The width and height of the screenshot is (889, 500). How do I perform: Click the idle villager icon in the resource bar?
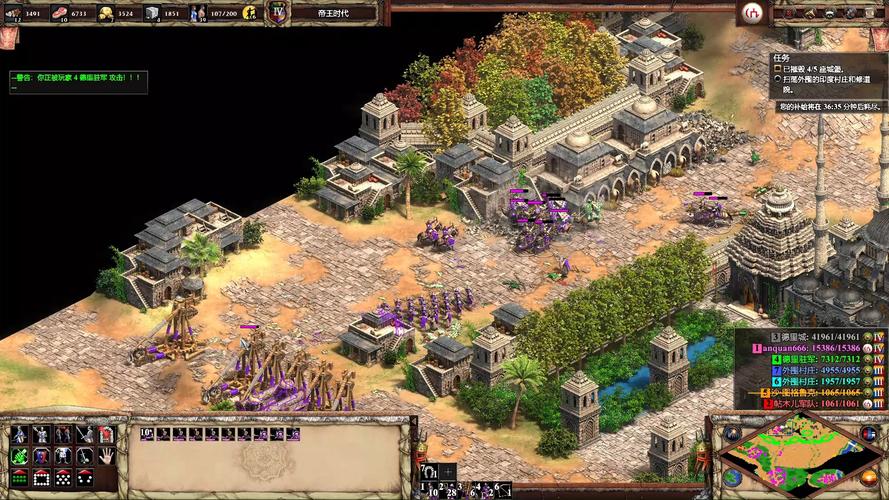coord(247,13)
